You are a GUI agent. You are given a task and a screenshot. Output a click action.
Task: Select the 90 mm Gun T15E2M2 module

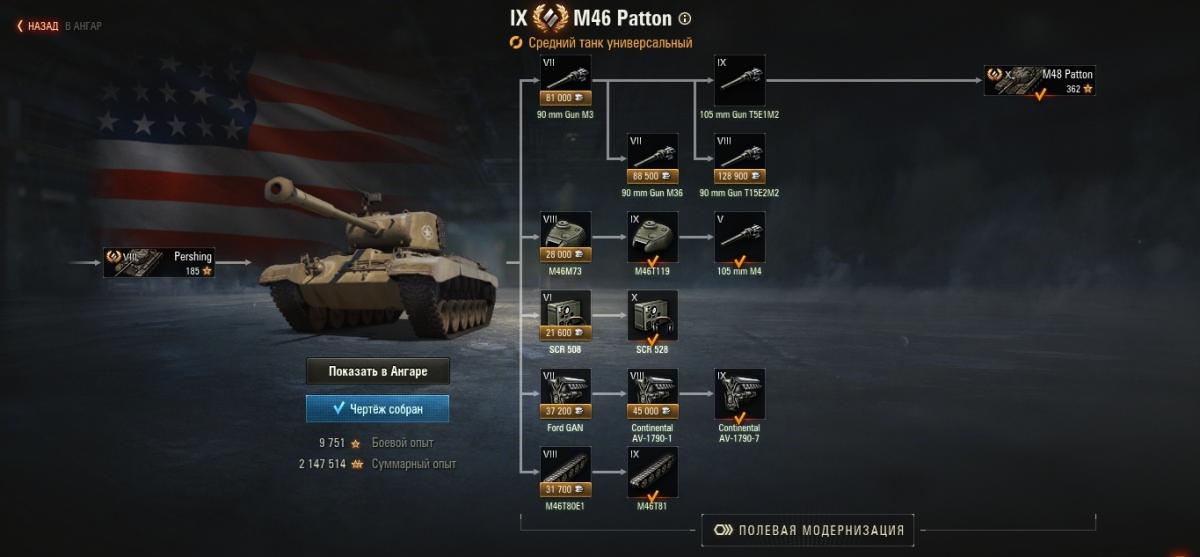[740, 159]
